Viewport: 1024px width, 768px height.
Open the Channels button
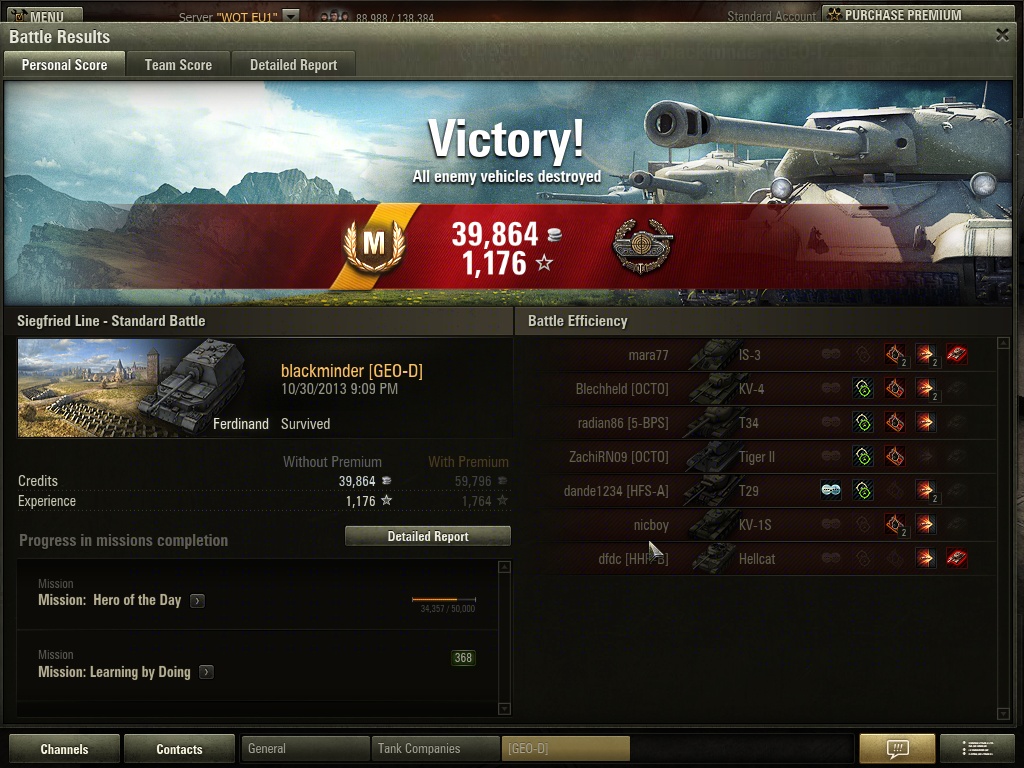click(x=64, y=749)
